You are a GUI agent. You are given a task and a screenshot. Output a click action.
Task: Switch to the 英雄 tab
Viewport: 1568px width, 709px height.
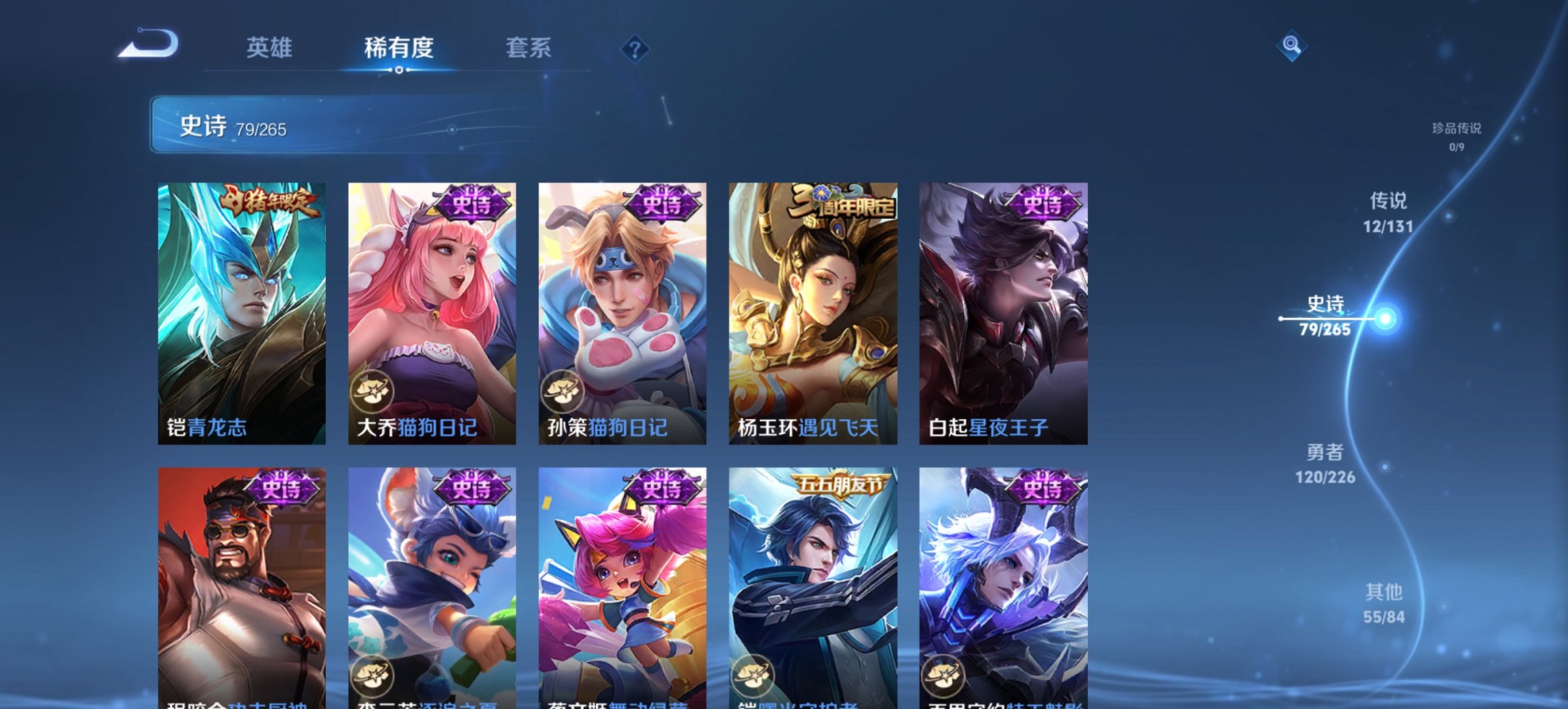point(270,48)
